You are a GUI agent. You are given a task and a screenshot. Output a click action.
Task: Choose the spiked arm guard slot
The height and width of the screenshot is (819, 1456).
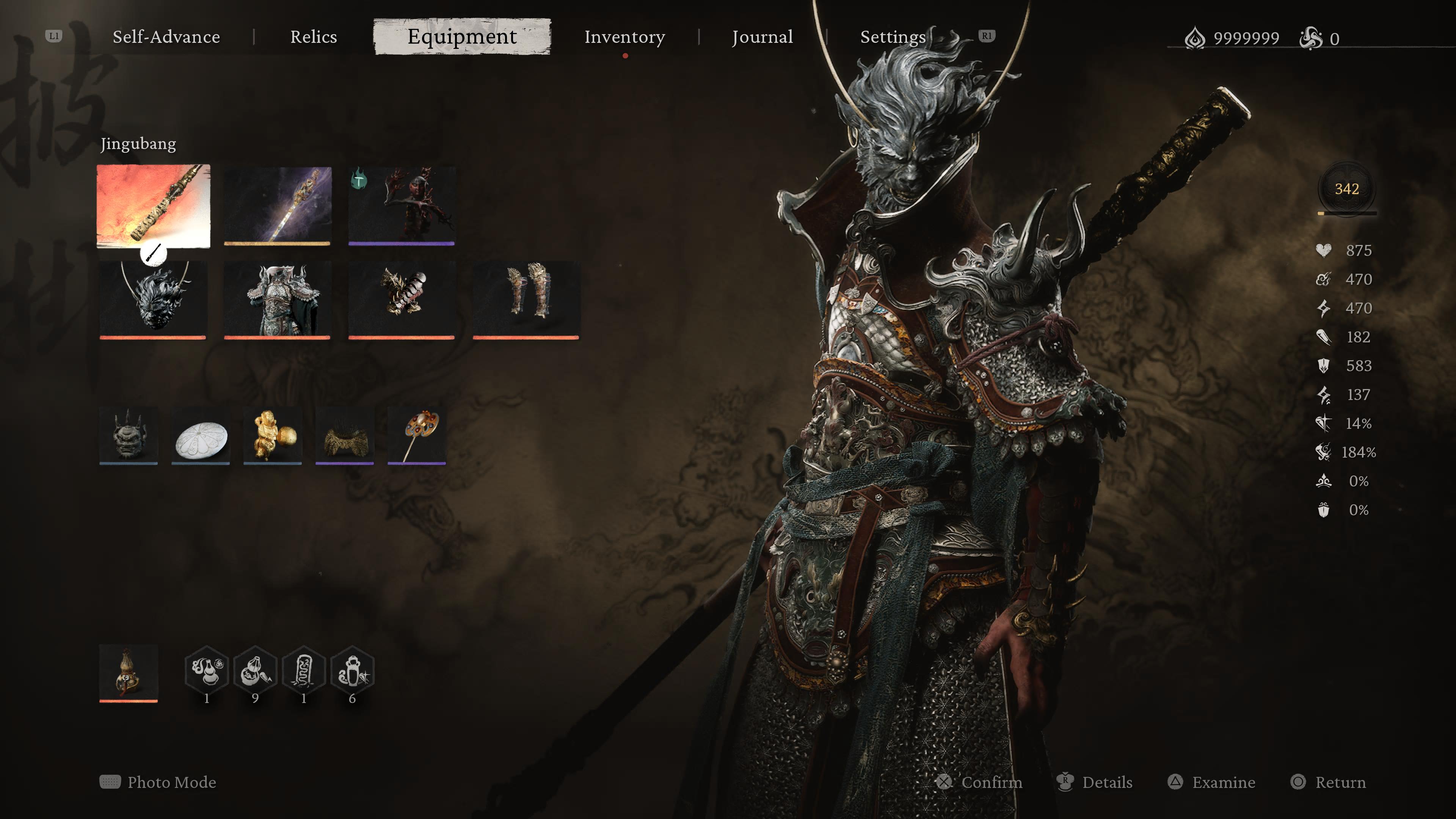[401, 299]
